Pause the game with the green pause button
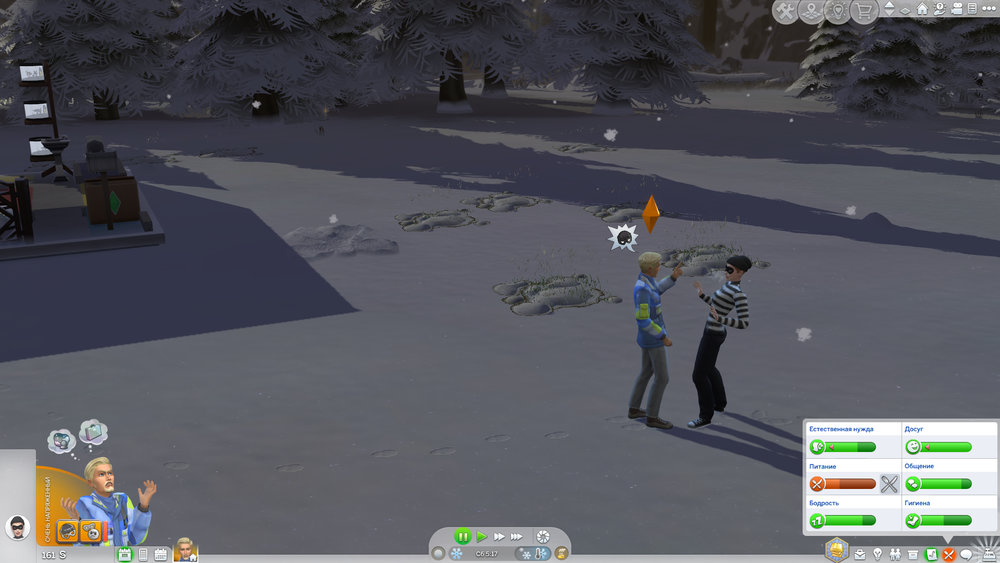Image resolution: width=1000 pixels, height=563 pixels. point(462,537)
